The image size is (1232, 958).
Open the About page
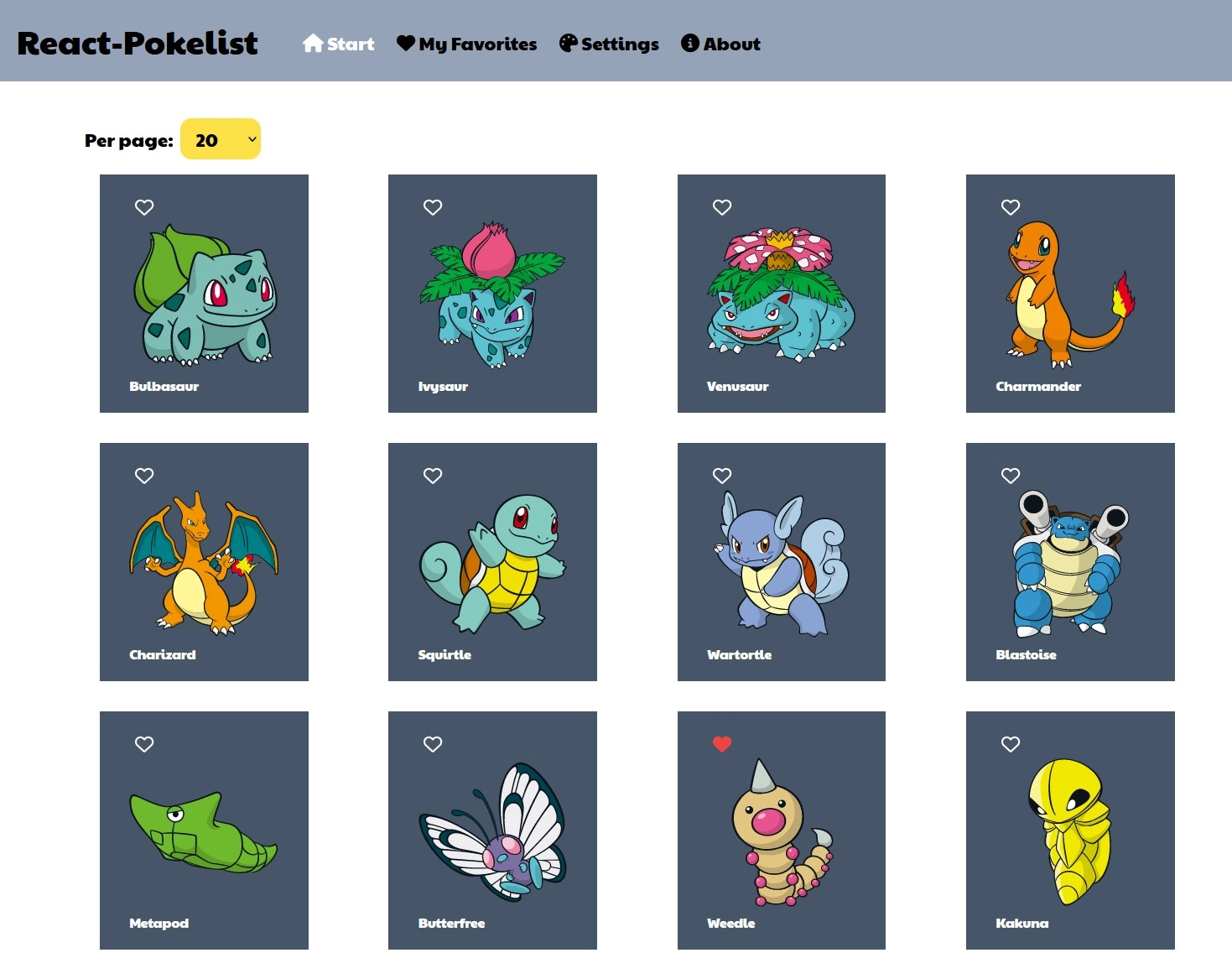tap(720, 43)
